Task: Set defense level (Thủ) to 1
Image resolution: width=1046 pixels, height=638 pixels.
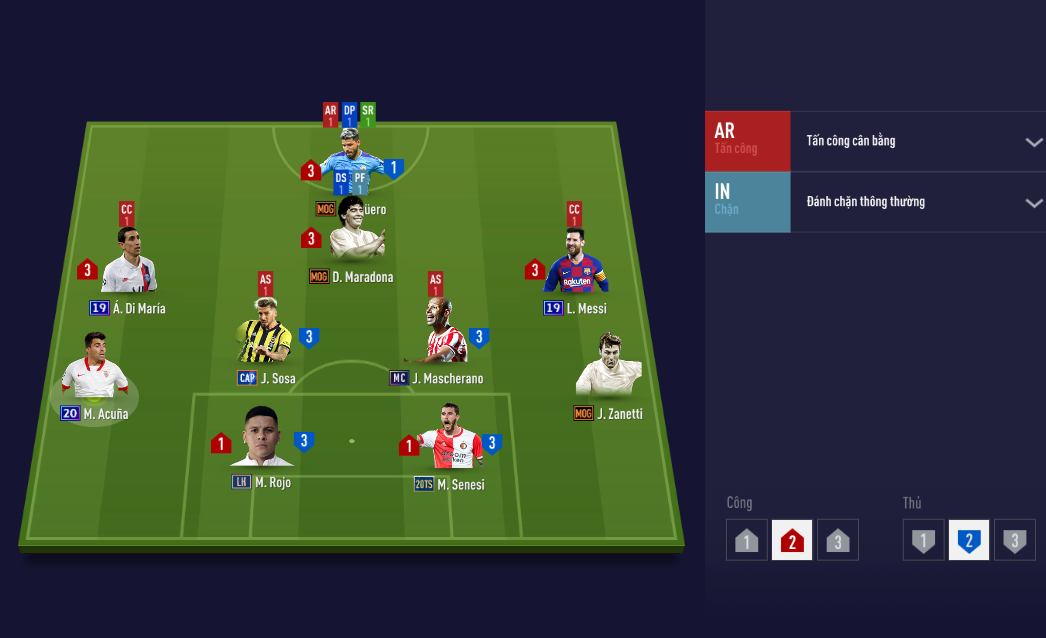Action: (x=923, y=541)
